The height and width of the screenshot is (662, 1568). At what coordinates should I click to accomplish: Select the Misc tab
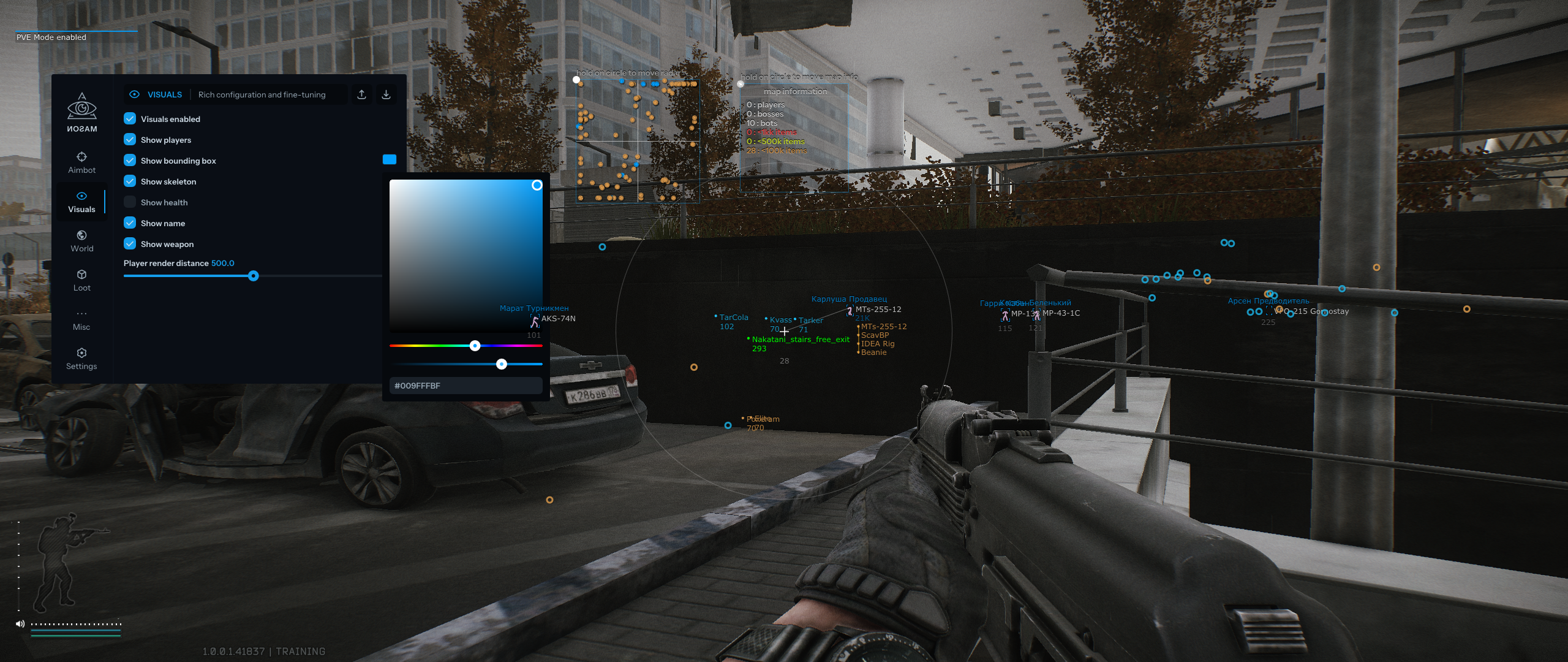pyautogui.click(x=81, y=319)
